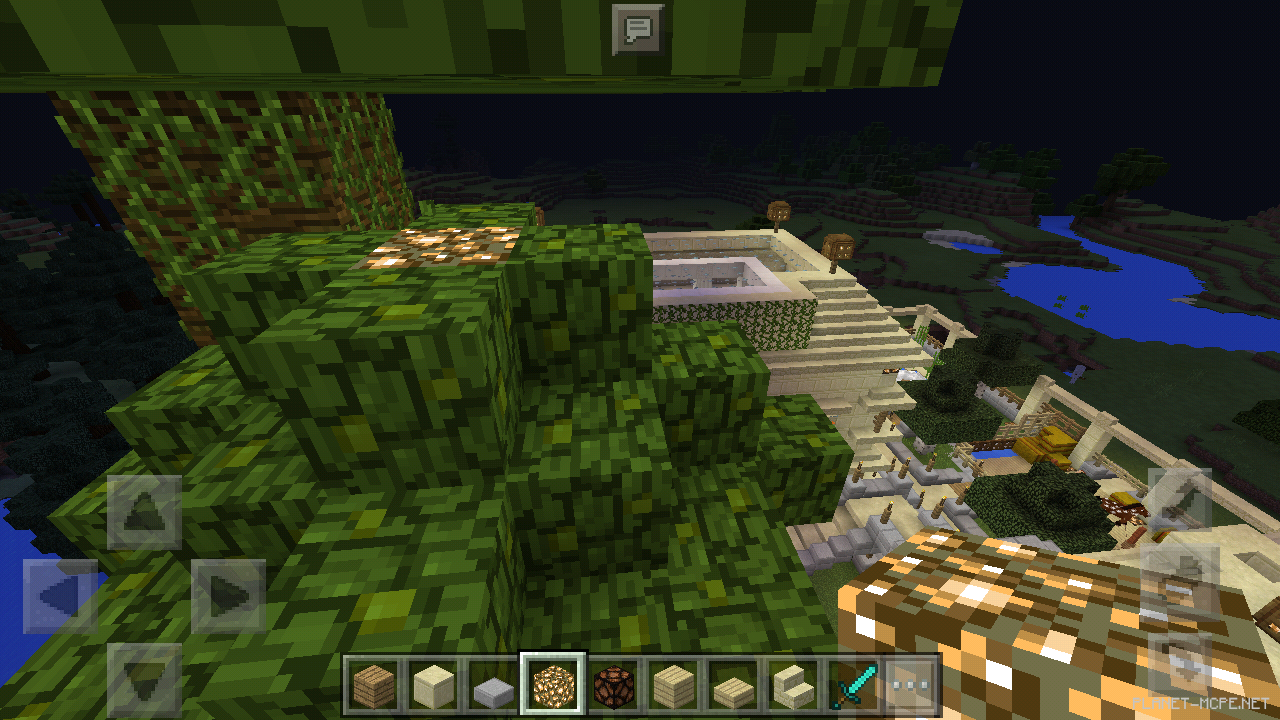Screen dimensions: 1280x720
Task: Tap the move forward arrow
Action: (x=144, y=512)
